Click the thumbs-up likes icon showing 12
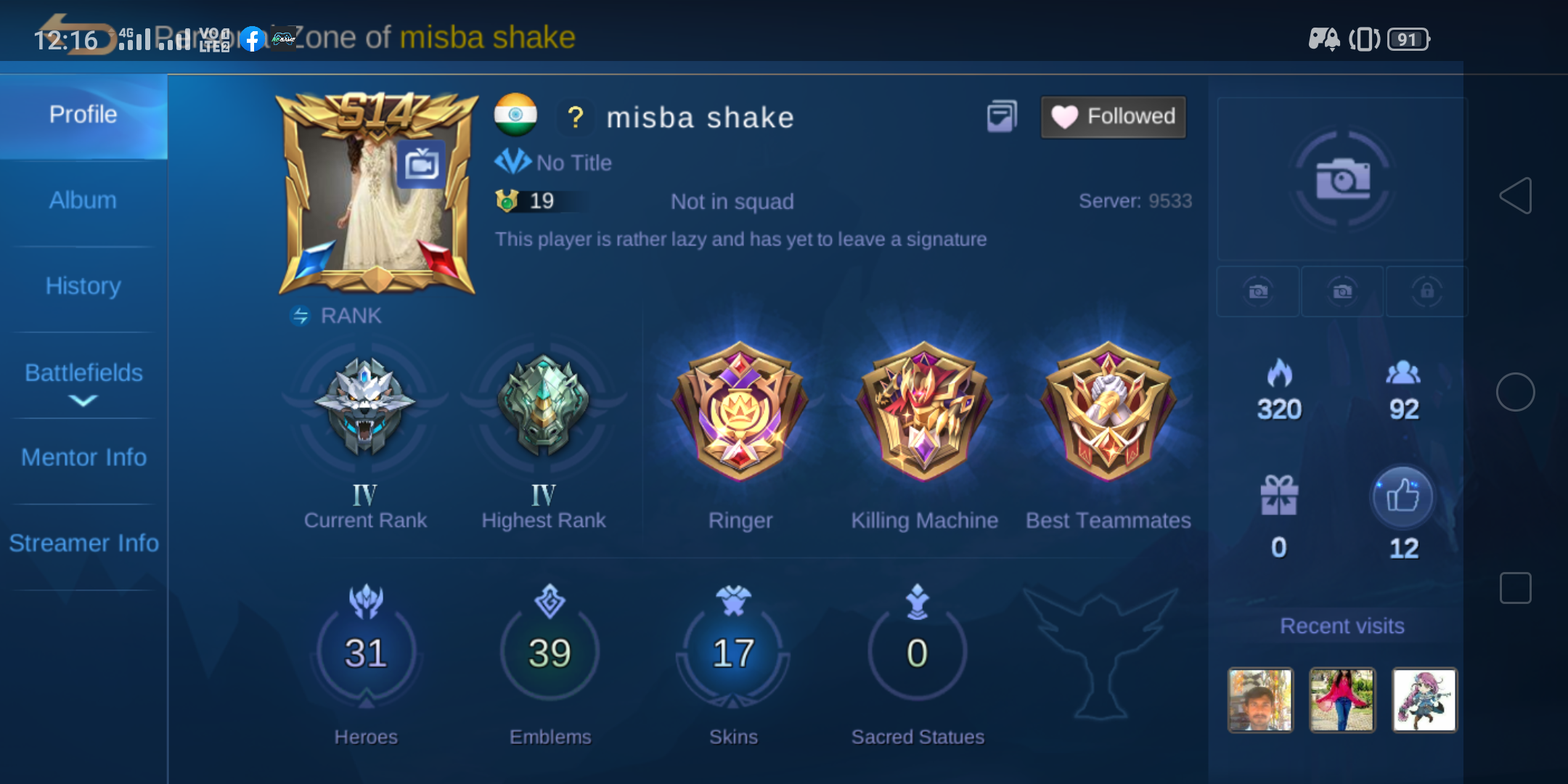1568x784 pixels. [1402, 496]
